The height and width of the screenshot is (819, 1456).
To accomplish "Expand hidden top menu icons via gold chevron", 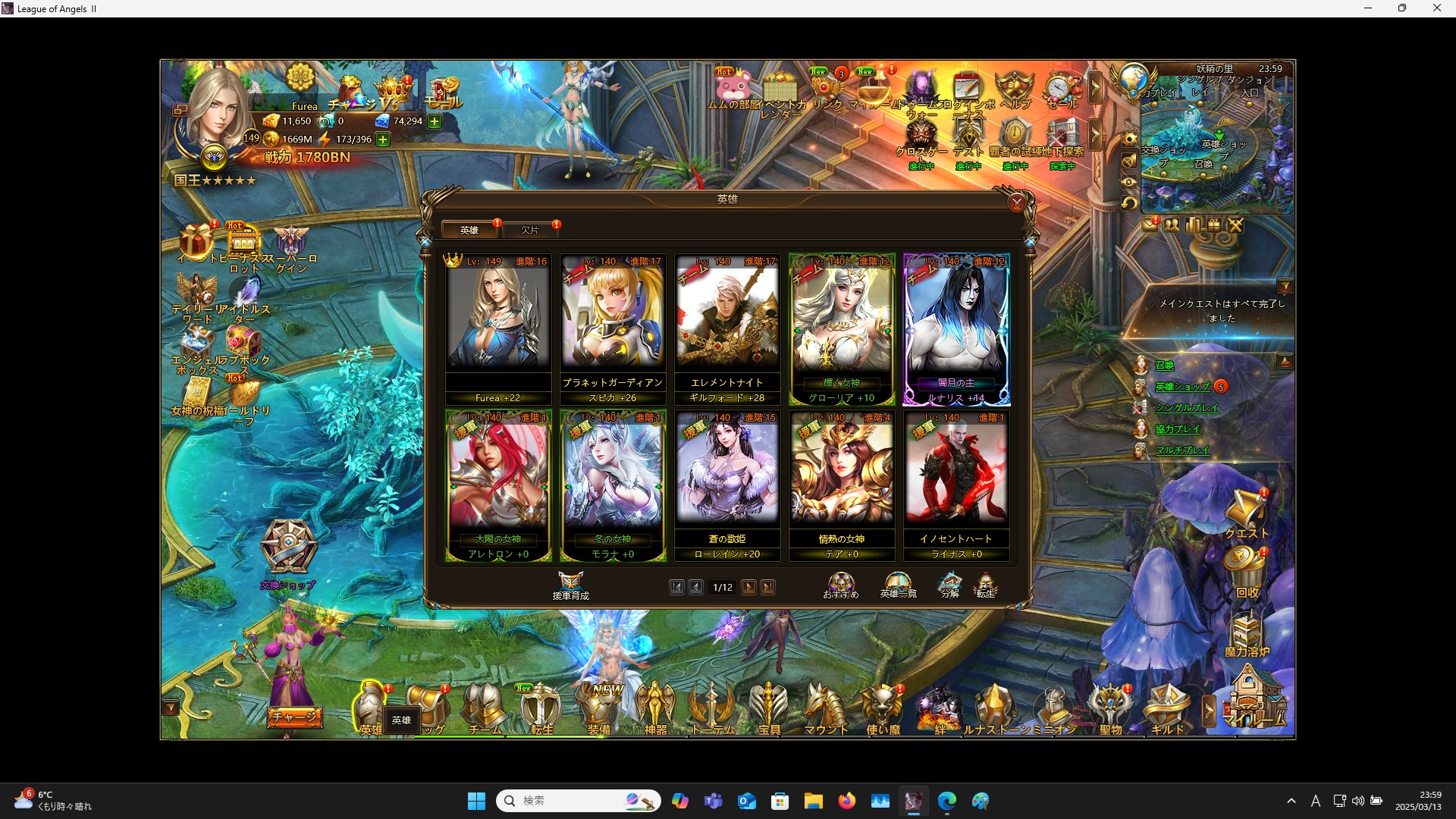I will coord(1096,87).
